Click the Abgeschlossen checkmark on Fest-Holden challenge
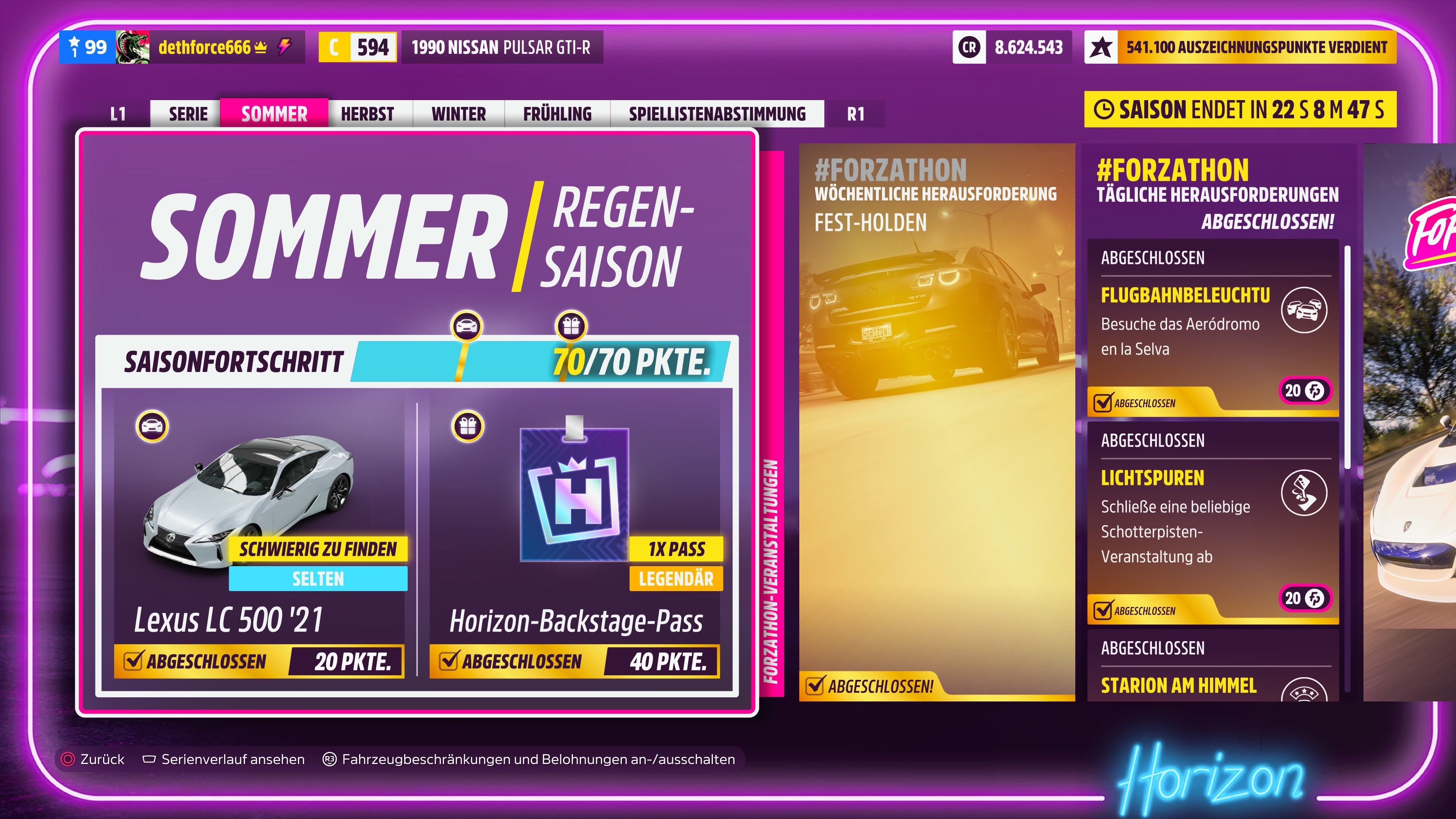 tap(816, 686)
